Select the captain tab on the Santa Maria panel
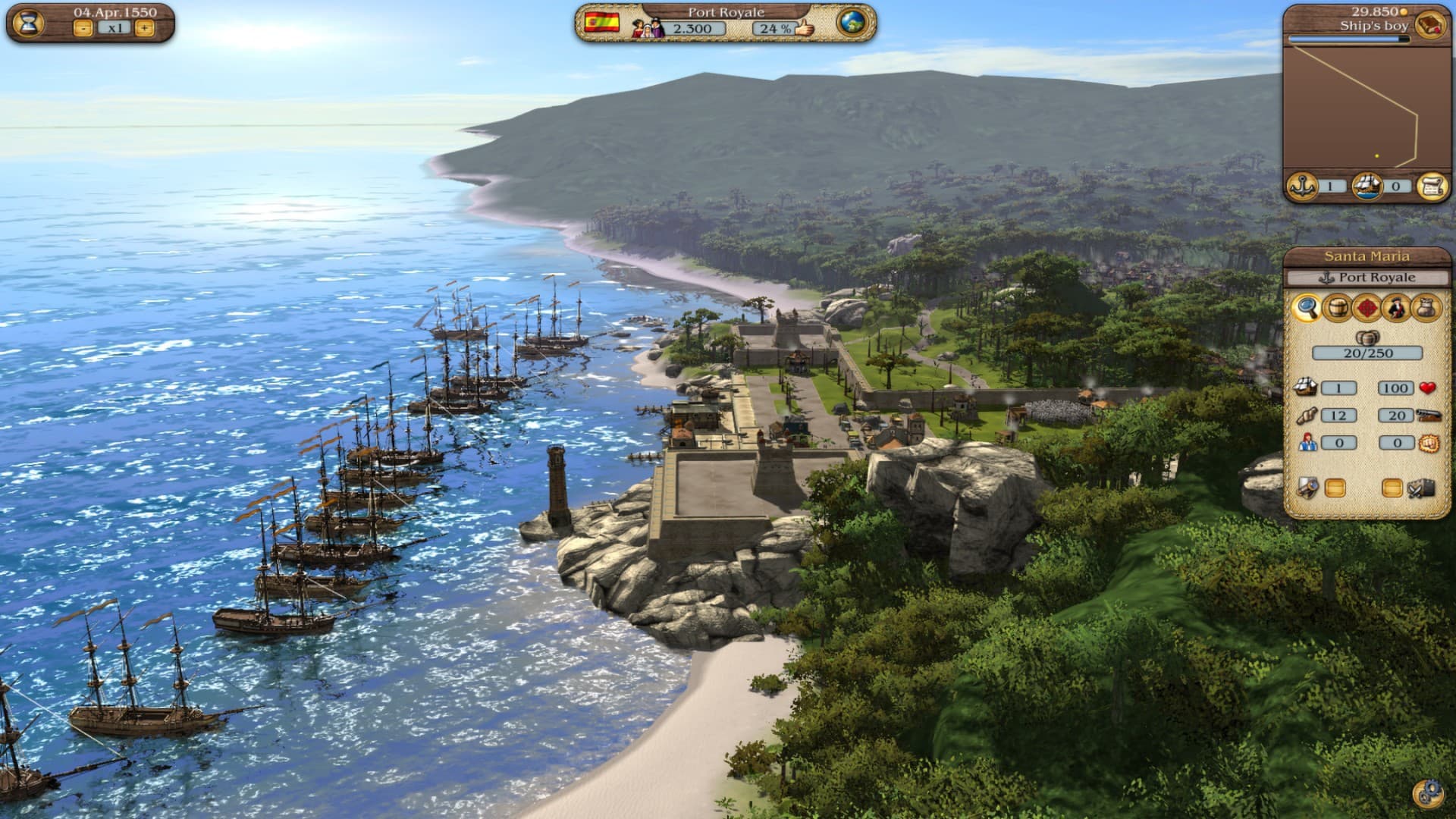Image resolution: width=1456 pixels, height=819 pixels. pos(1397,308)
